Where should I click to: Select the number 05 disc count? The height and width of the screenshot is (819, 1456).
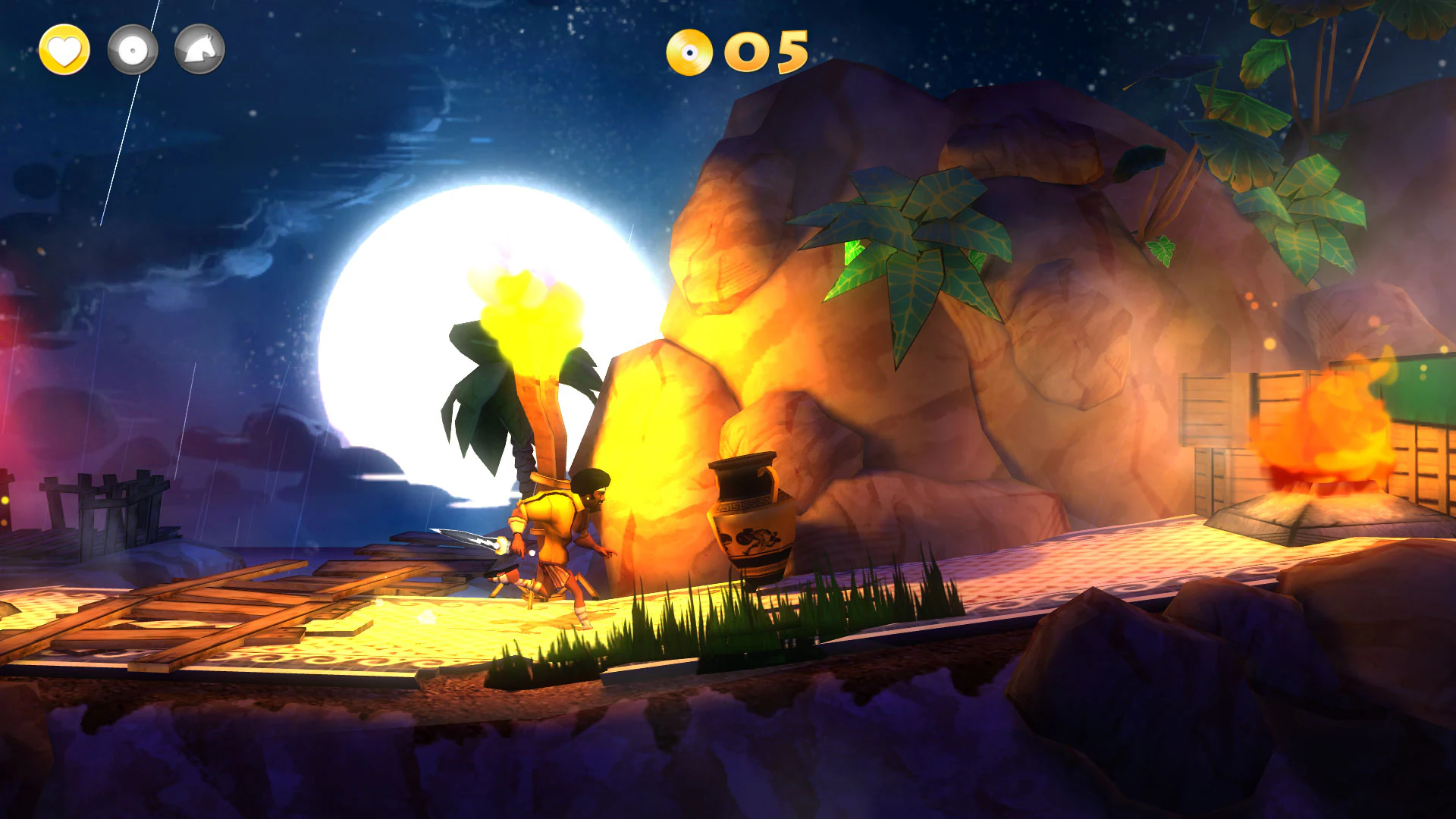pyautogui.click(x=766, y=52)
